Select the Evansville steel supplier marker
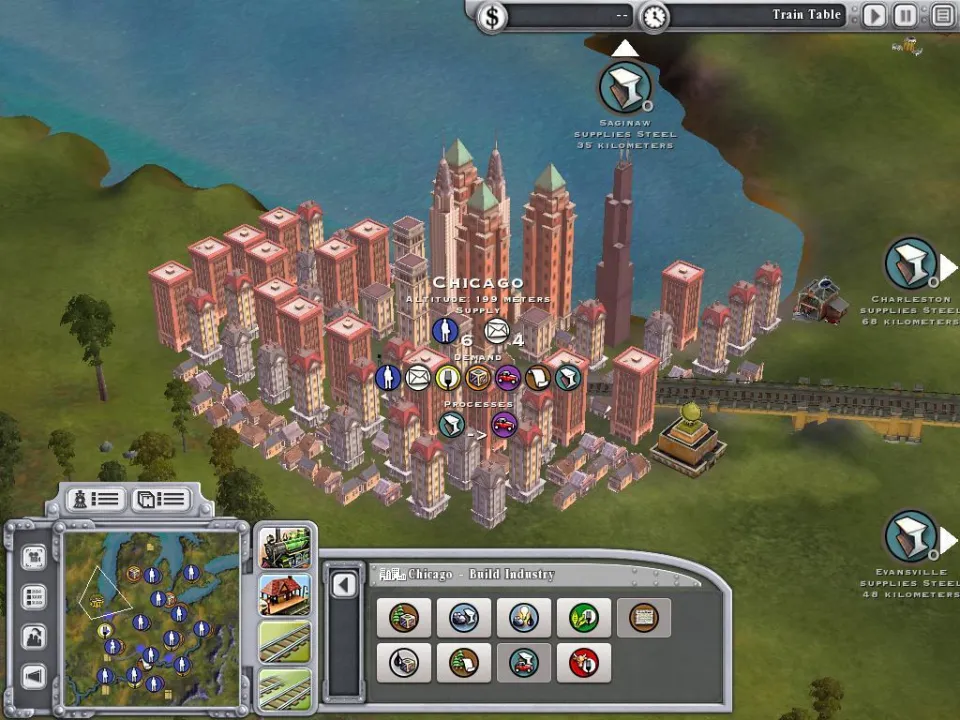Screen dimensions: 960x720 click(x=911, y=537)
